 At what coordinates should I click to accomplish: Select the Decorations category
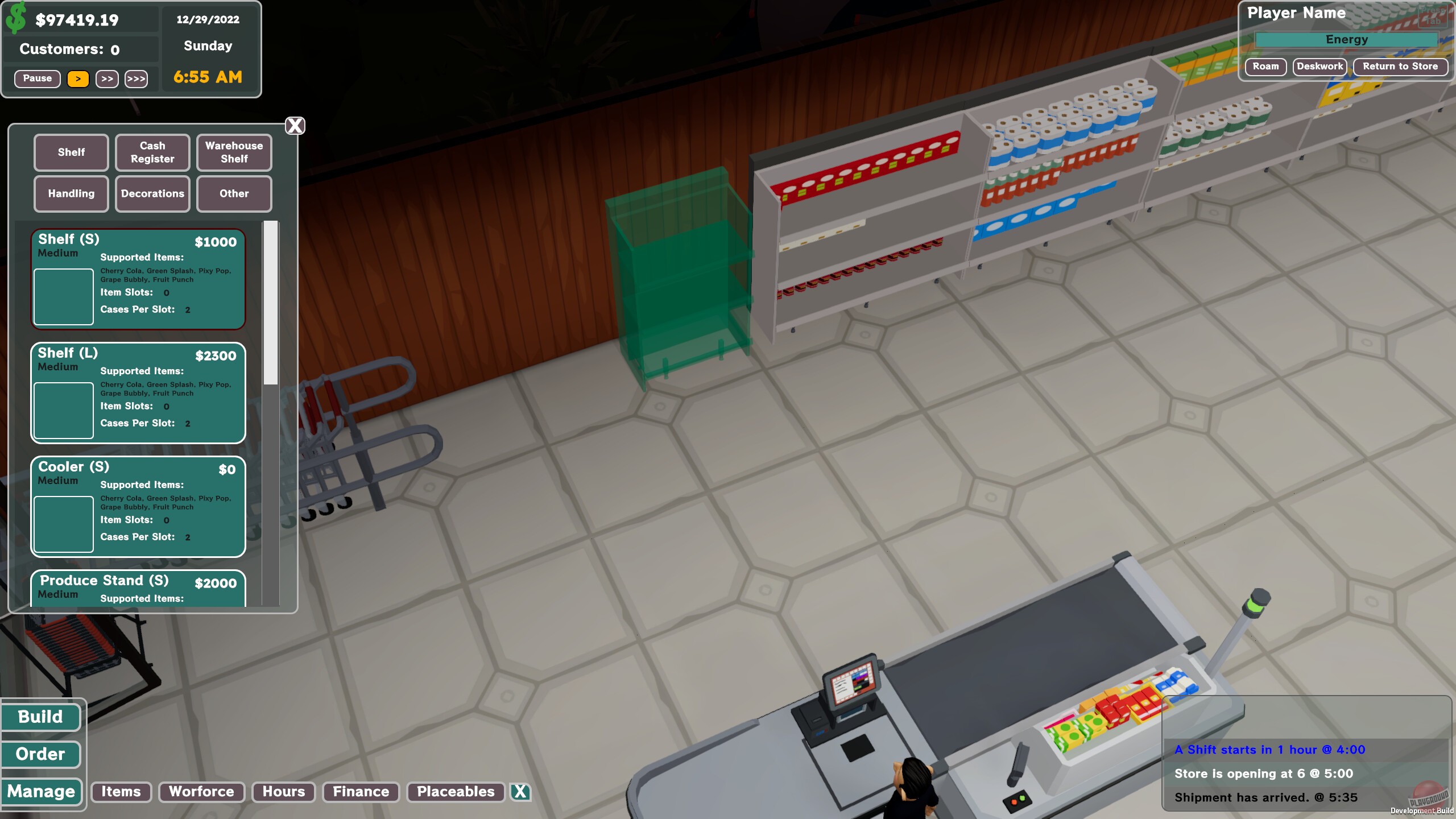[x=152, y=193]
